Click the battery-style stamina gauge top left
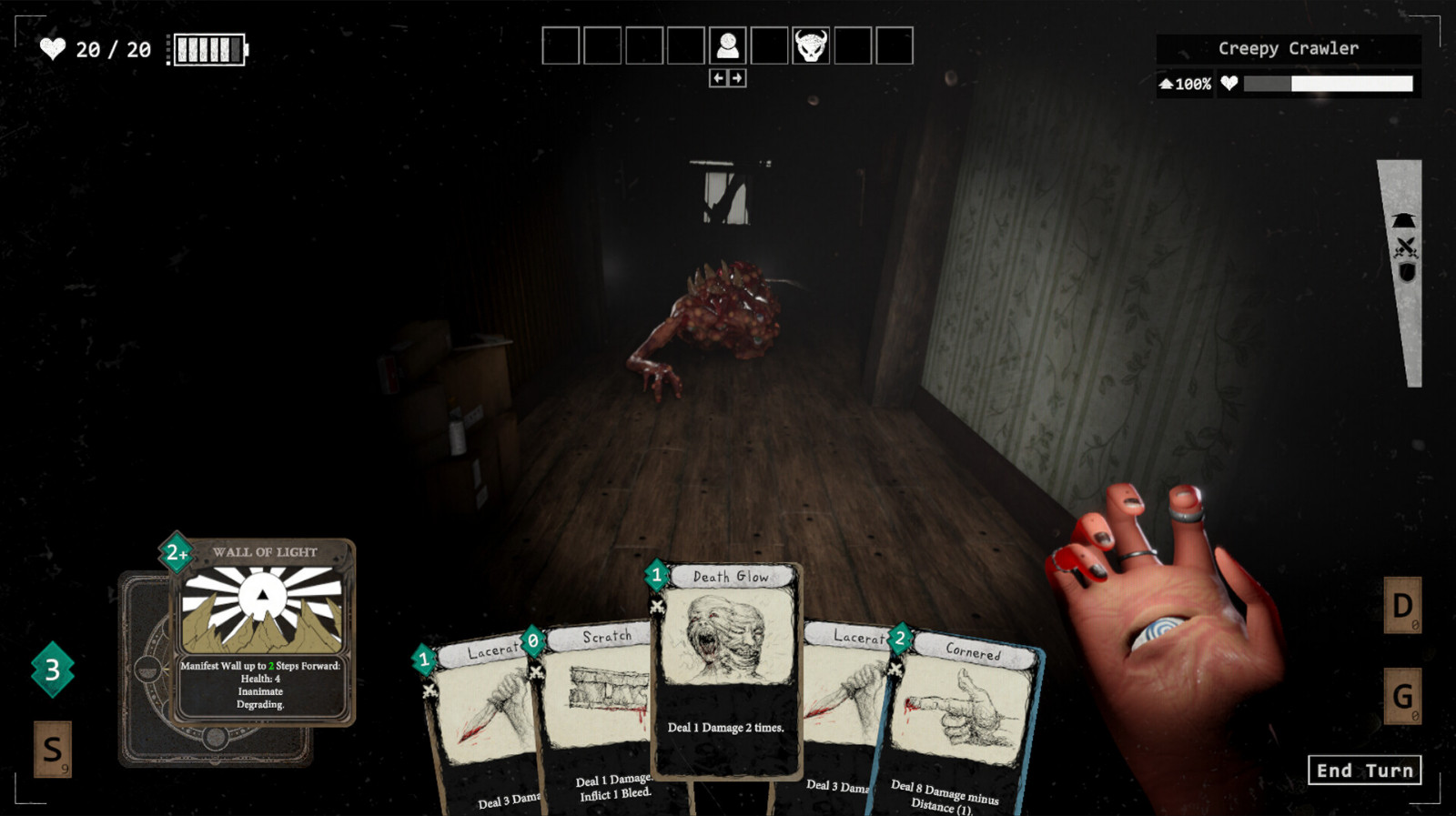 coord(207,50)
